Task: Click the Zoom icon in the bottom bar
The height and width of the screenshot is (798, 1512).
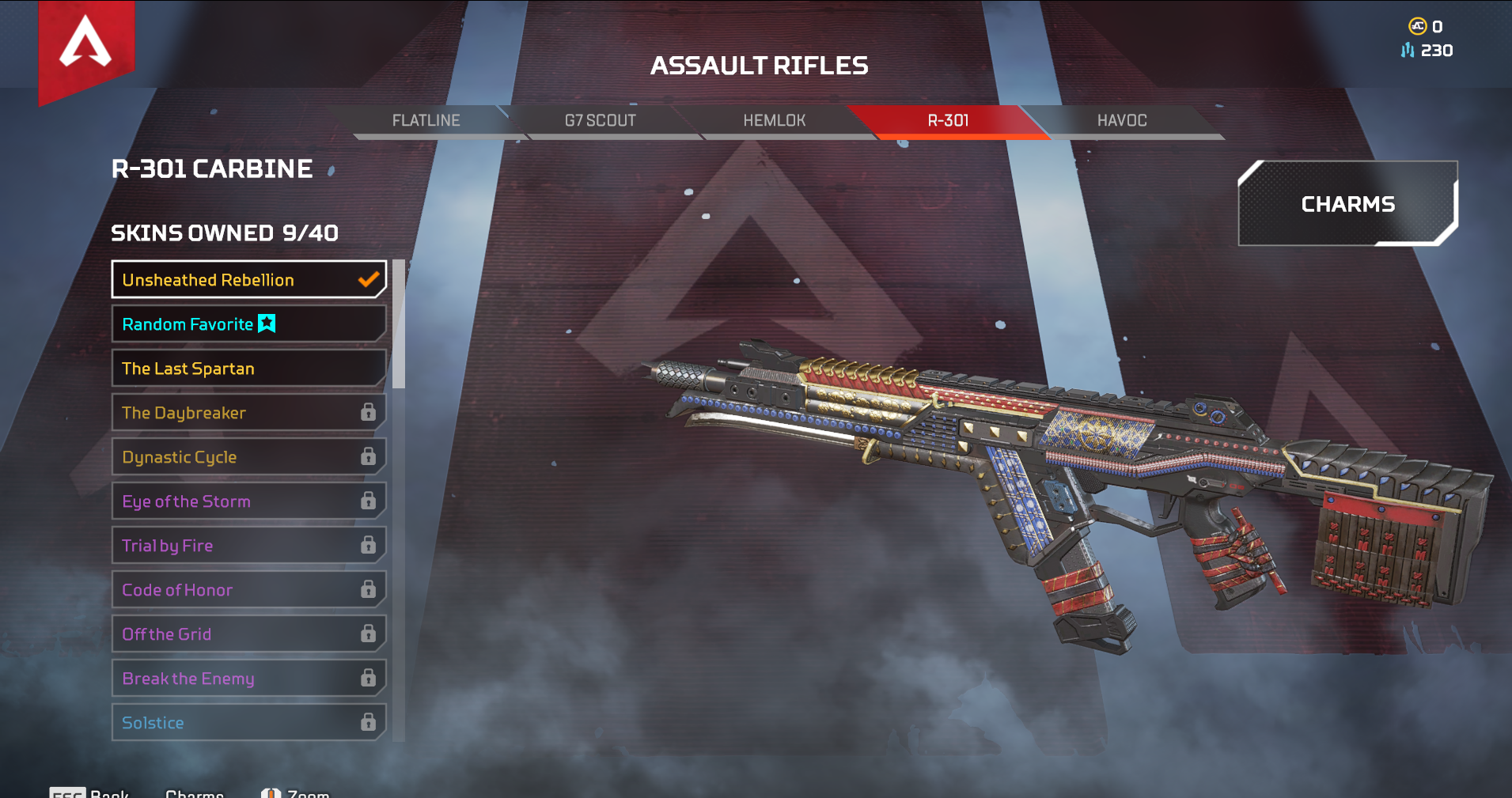Action: point(271,792)
